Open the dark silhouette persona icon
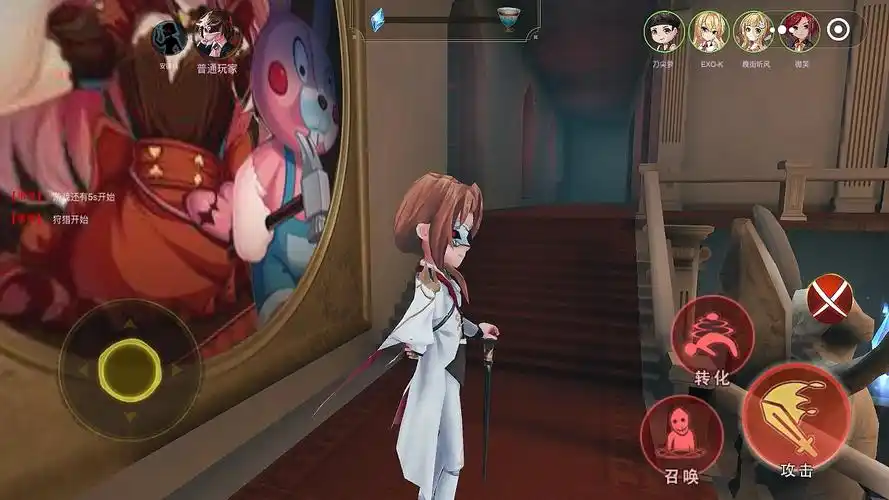The width and height of the screenshot is (889, 500). tap(170, 38)
